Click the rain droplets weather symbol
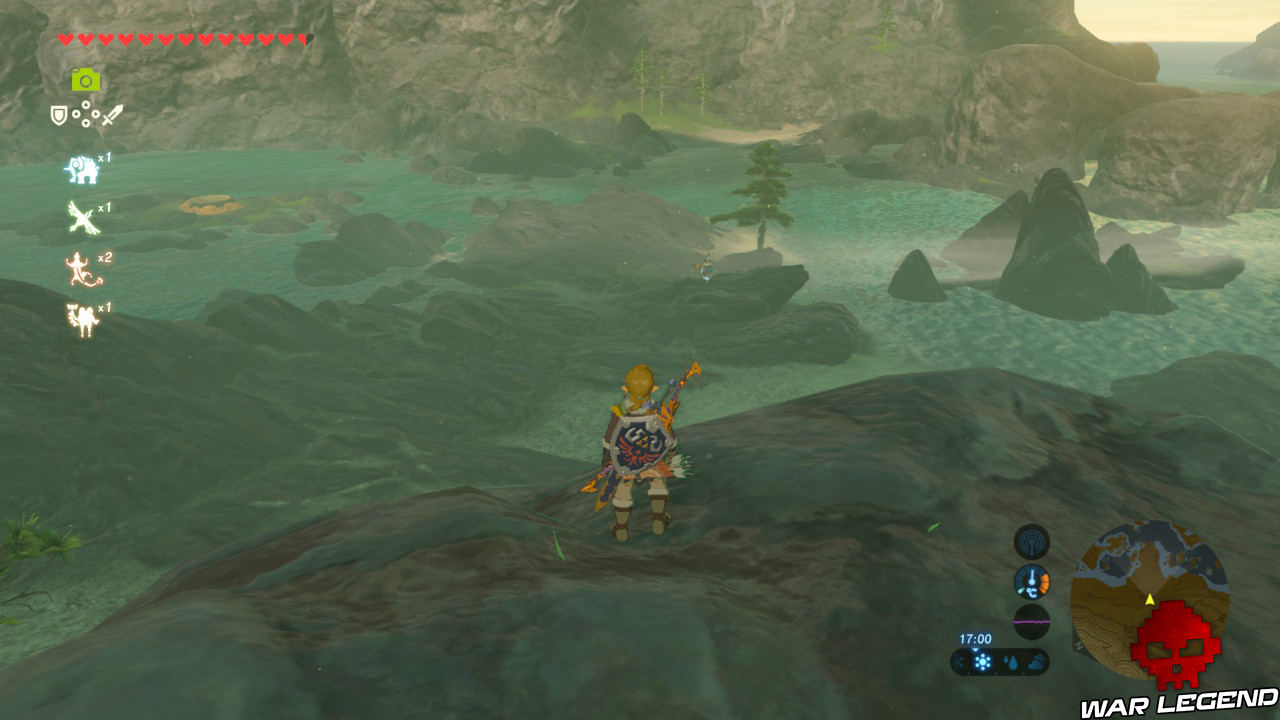The image size is (1280, 720). pyautogui.click(x=1010, y=661)
